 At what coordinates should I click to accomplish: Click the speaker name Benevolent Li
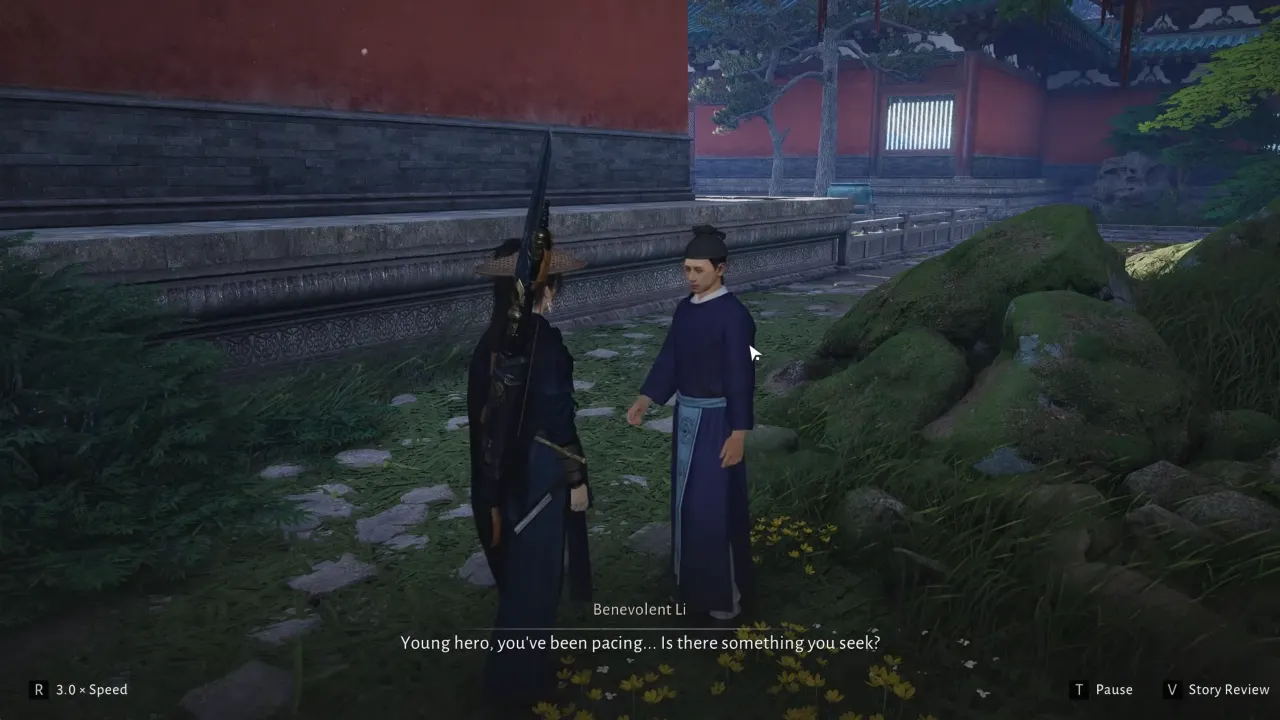pos(639,609)
